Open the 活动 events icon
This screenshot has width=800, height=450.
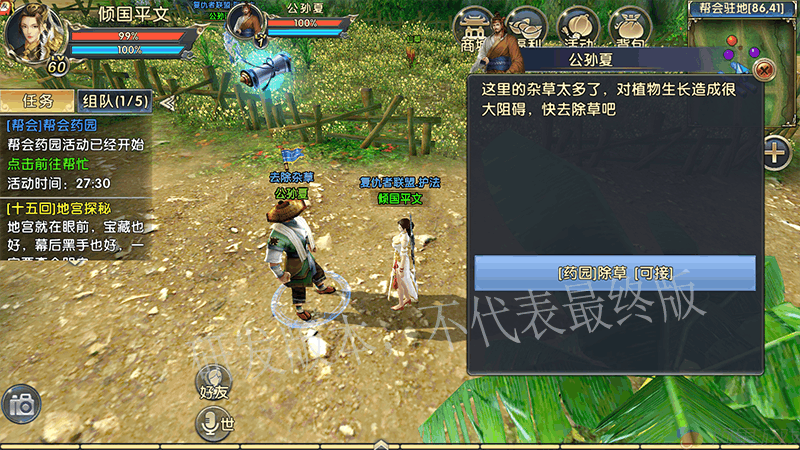[x=577, y=28]
